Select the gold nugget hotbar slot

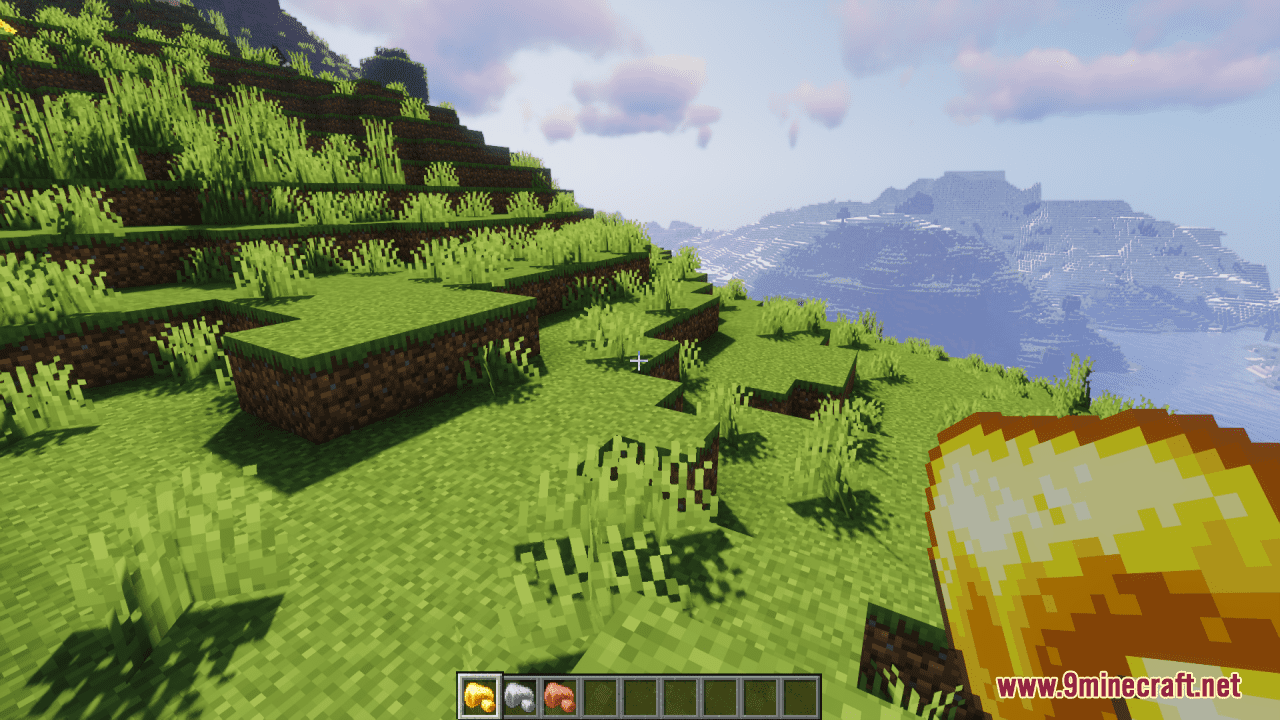(x=479, y=696)
